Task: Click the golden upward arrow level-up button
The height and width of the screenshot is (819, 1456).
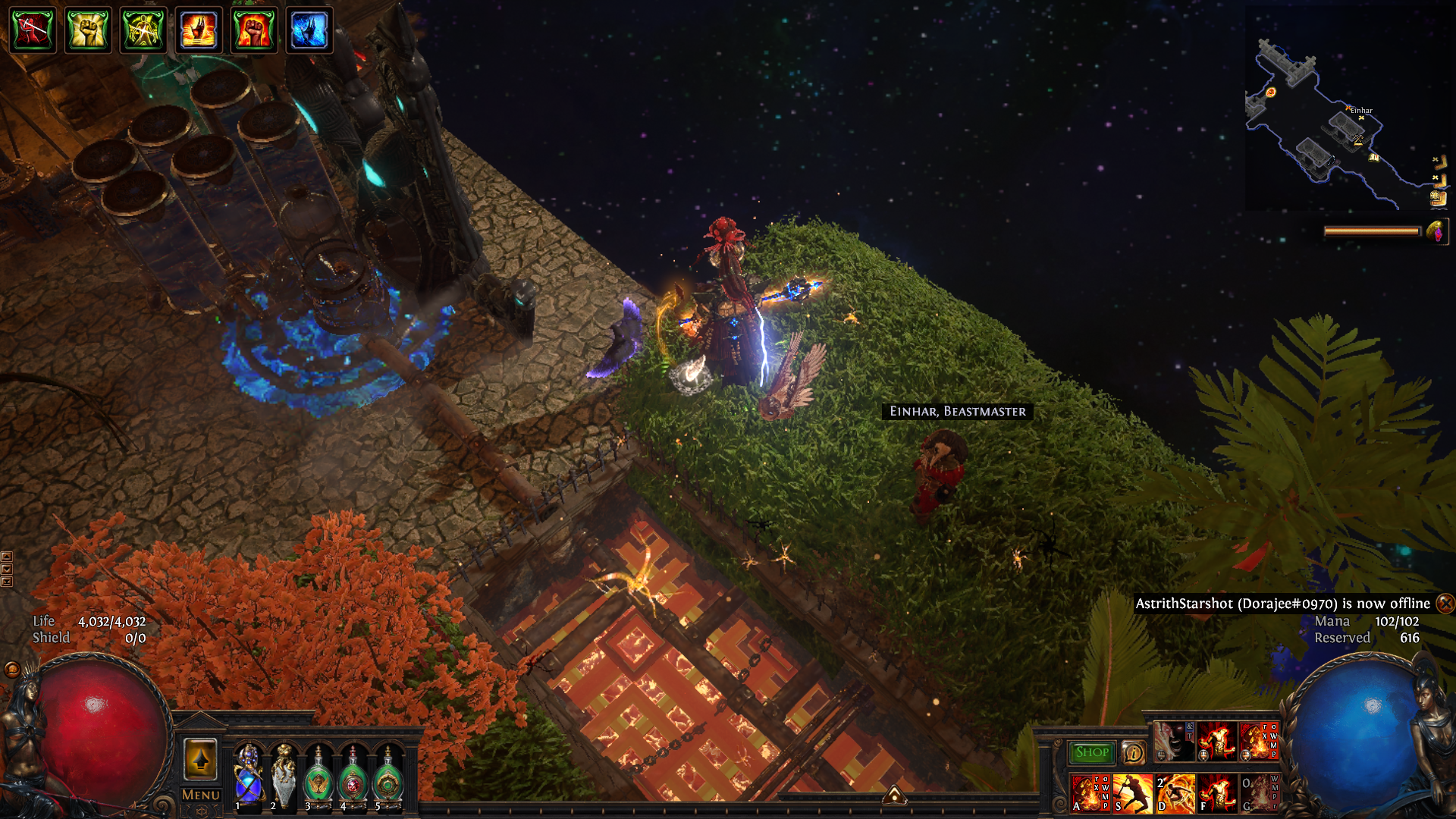Action: click(x=200, y=758)
